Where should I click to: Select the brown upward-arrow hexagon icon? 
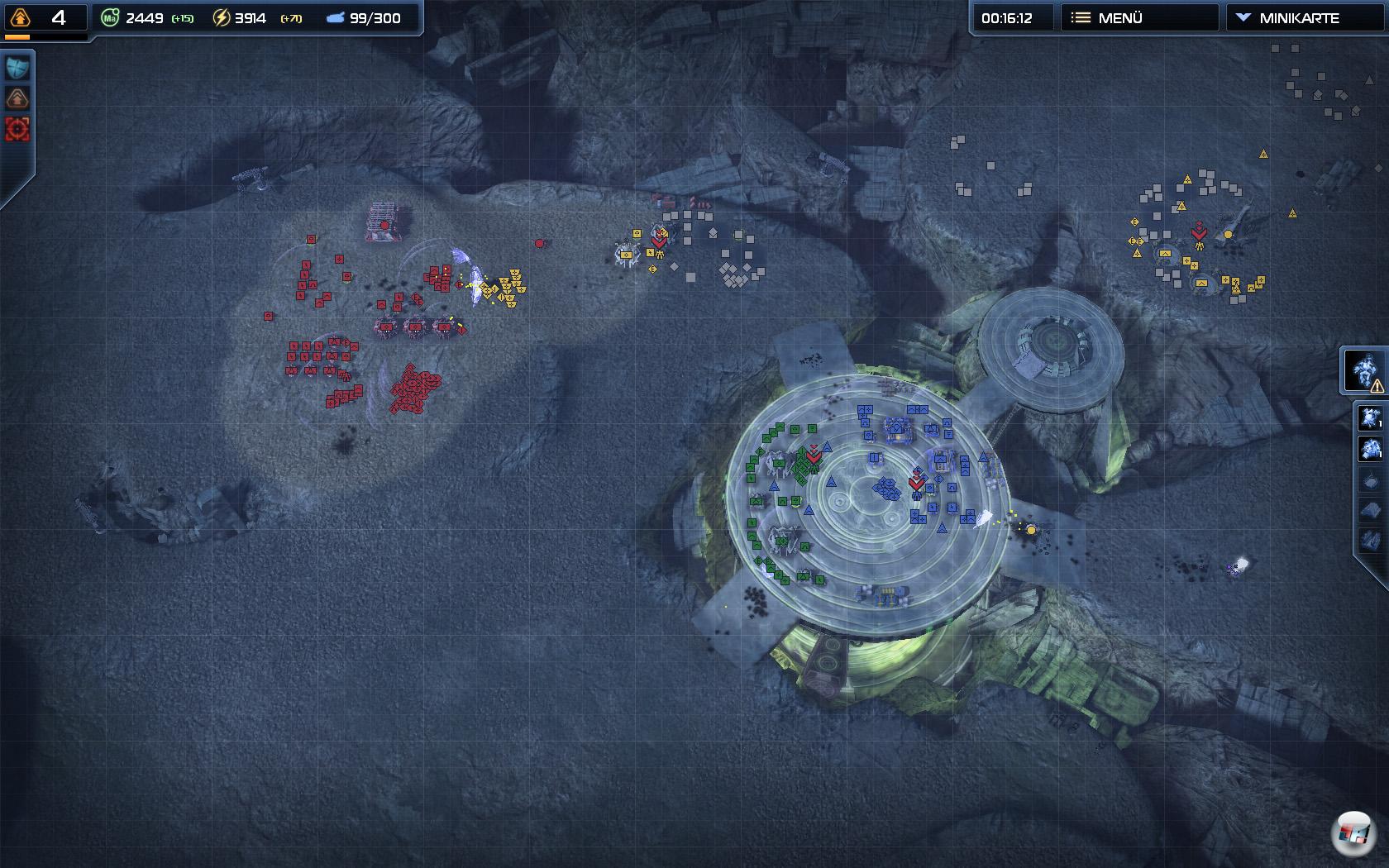[17, 98]
